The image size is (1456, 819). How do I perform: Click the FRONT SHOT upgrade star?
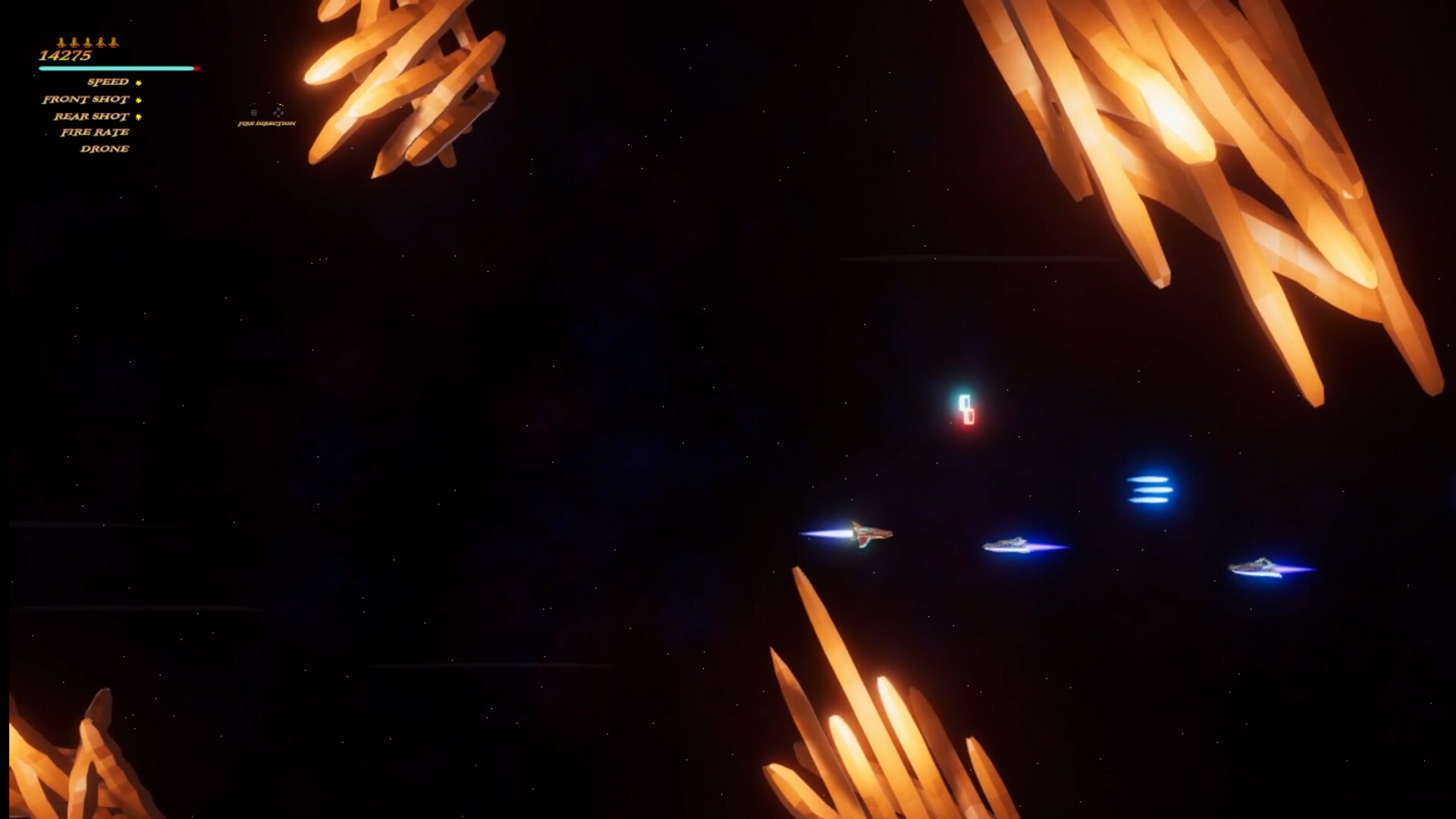click(x=138, y=99)
